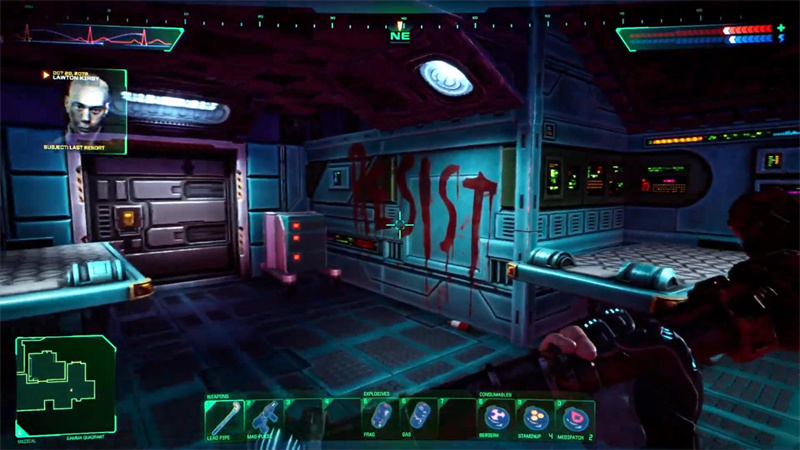This screenshot has height=450, width=800.
Task: Equip the Mag-Pulse weapon from the hotbar
Action: [x=264, y=417]
